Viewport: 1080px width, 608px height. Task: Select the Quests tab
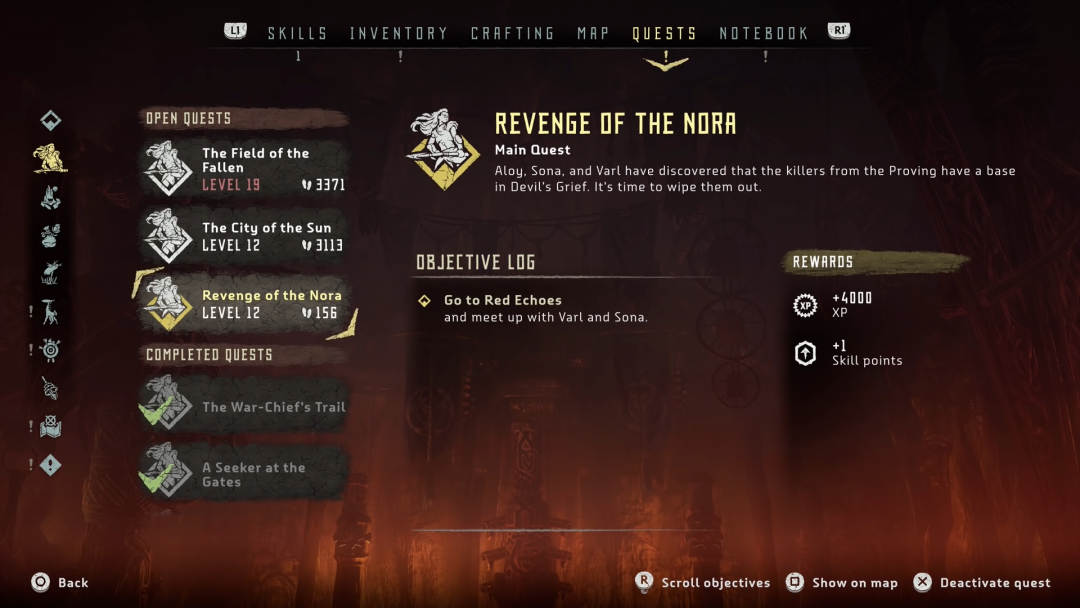[664, 34]
